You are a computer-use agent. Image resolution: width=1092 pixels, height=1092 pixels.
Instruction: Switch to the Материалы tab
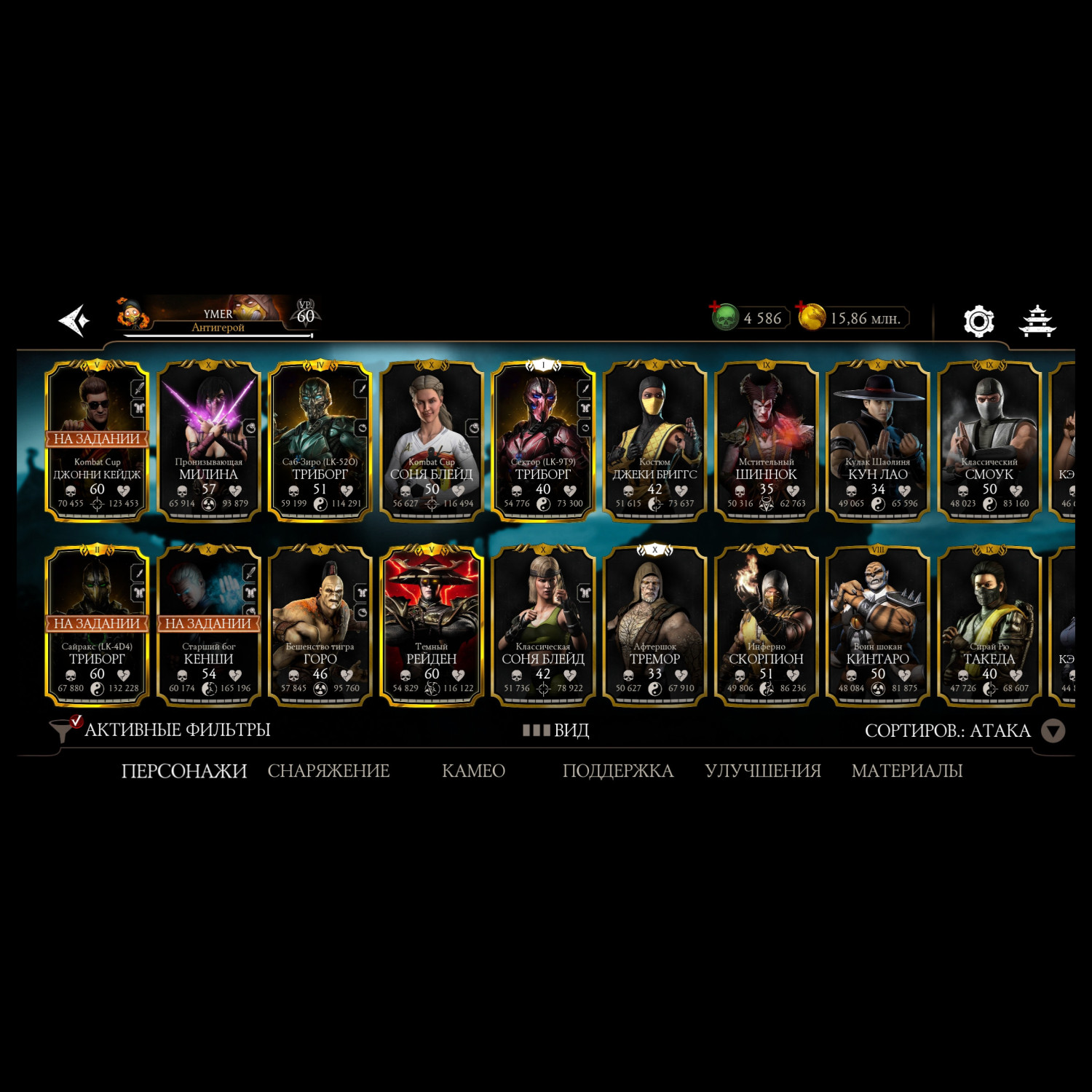tap(907, 770)
